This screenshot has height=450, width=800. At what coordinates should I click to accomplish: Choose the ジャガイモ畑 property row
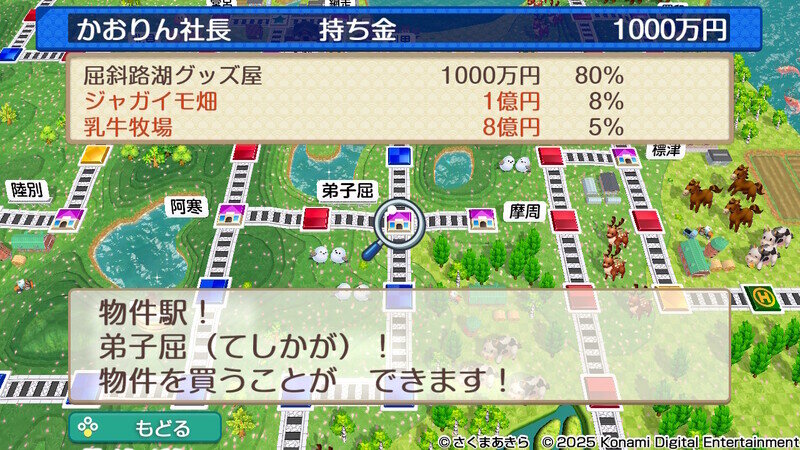(400, 101)
